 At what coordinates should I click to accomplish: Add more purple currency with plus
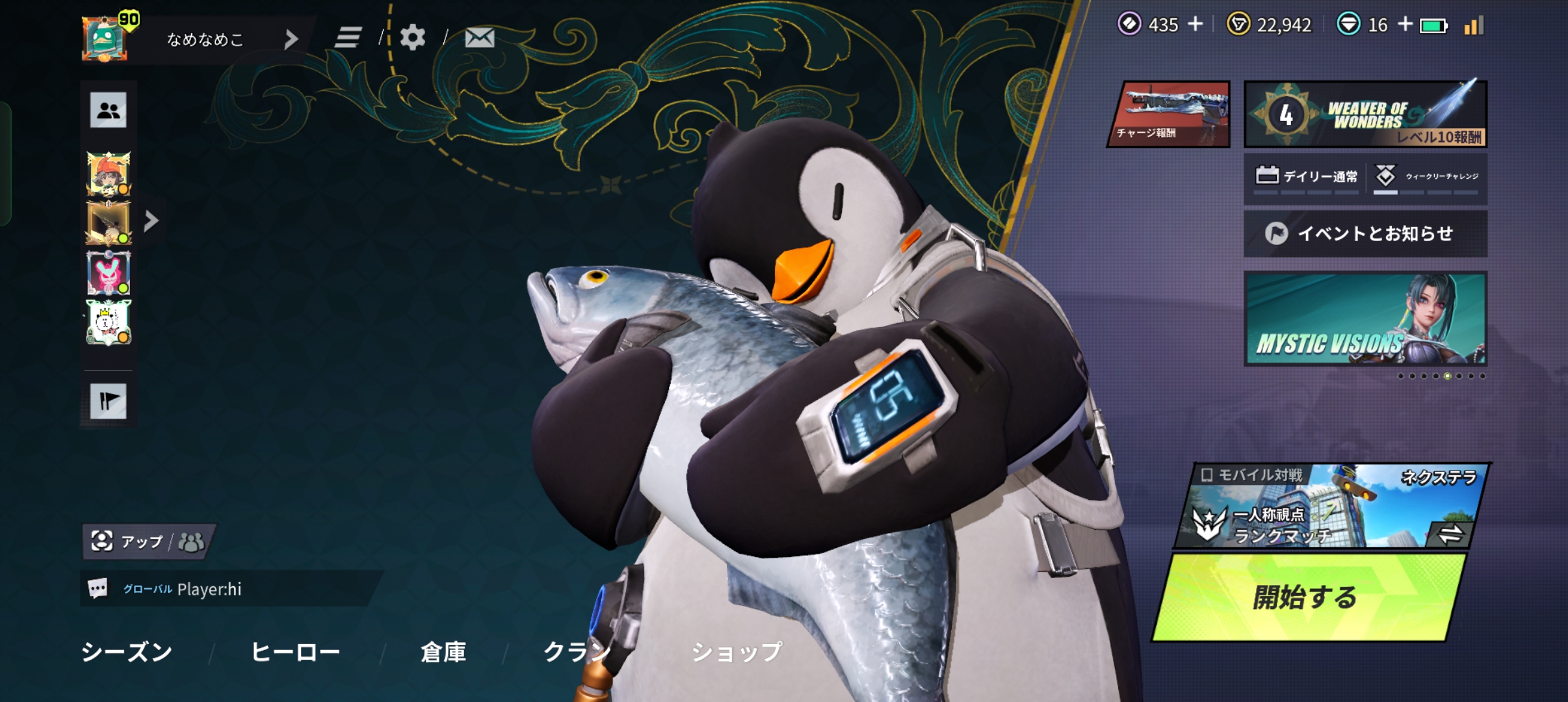(x=1195, y=25)
